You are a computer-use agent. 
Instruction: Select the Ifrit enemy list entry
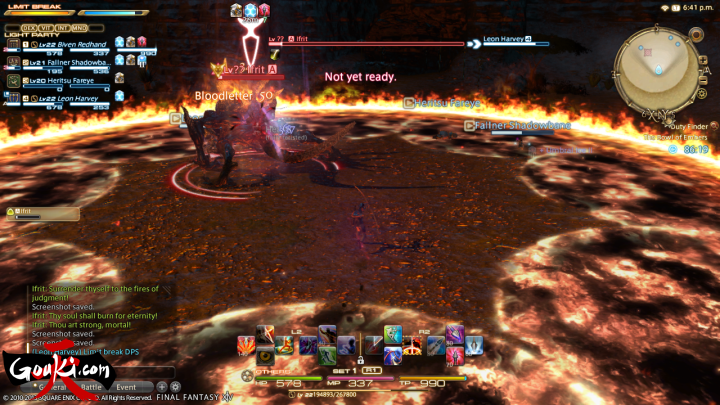[x=28, y=212]
